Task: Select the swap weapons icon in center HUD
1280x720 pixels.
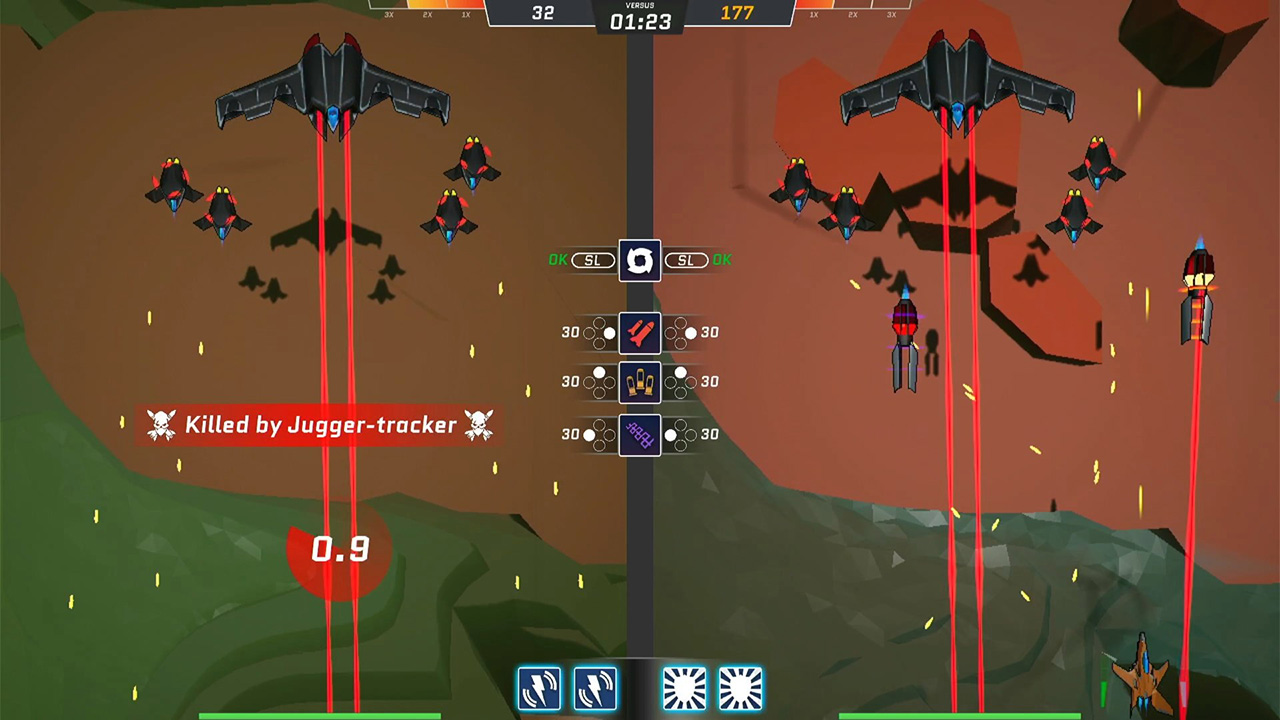Action: (640, 260)
